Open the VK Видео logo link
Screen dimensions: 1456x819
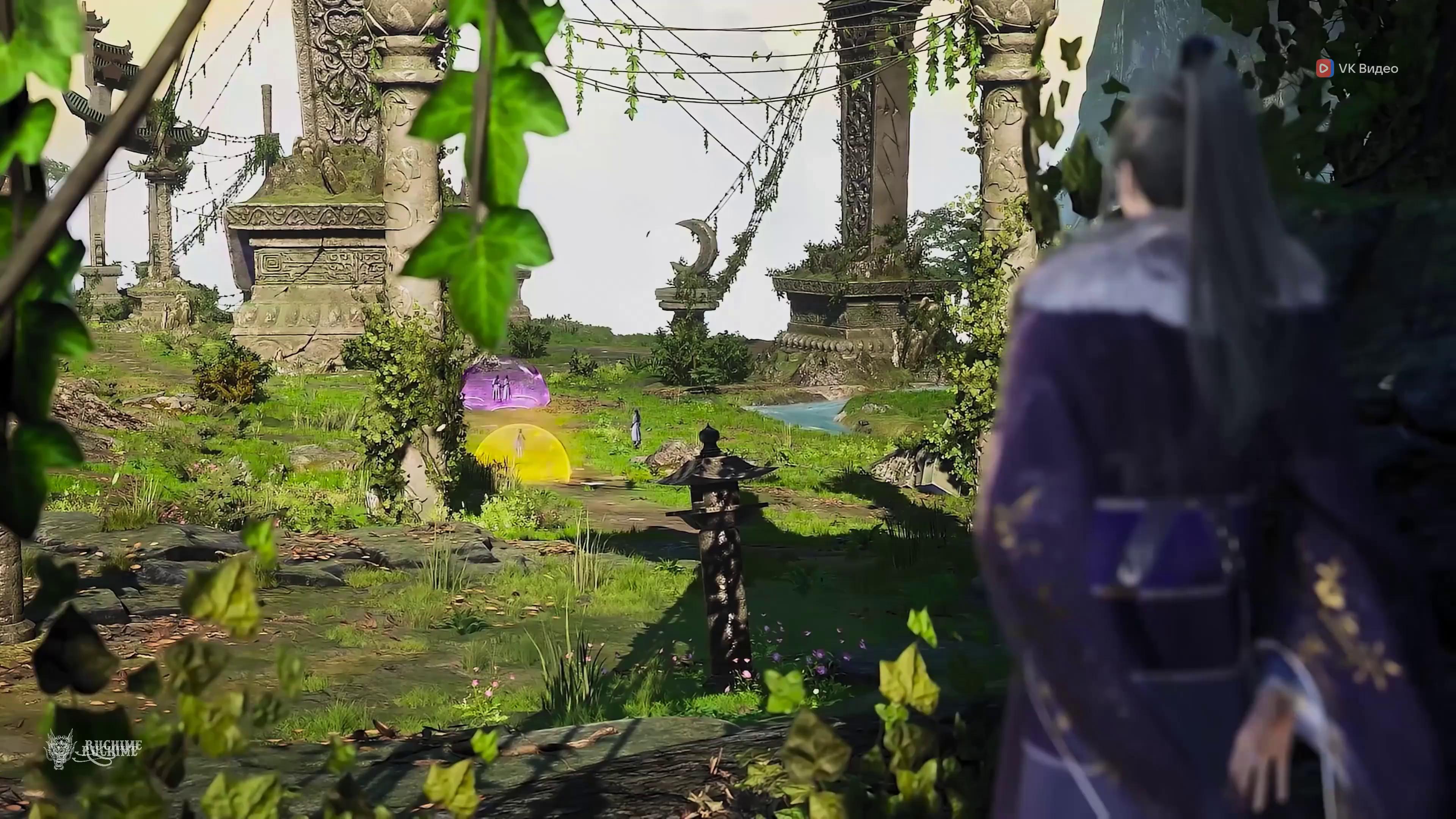[x=1358, y=68]
